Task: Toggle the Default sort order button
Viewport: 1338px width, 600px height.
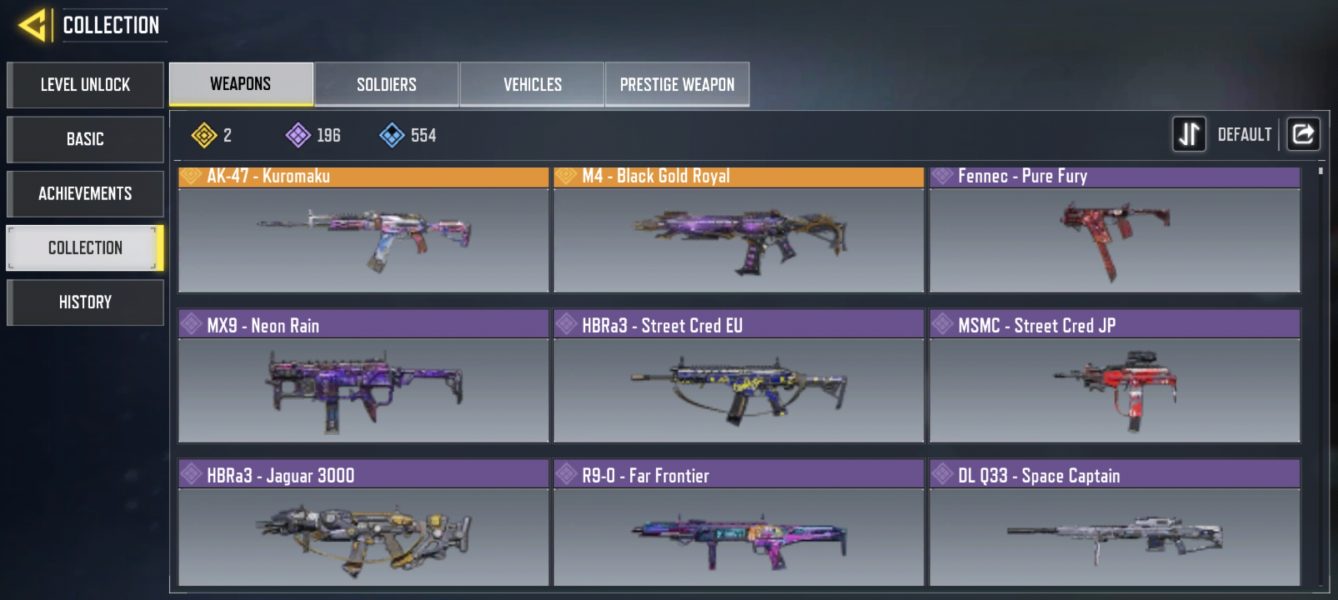Action: point(1189,134)
